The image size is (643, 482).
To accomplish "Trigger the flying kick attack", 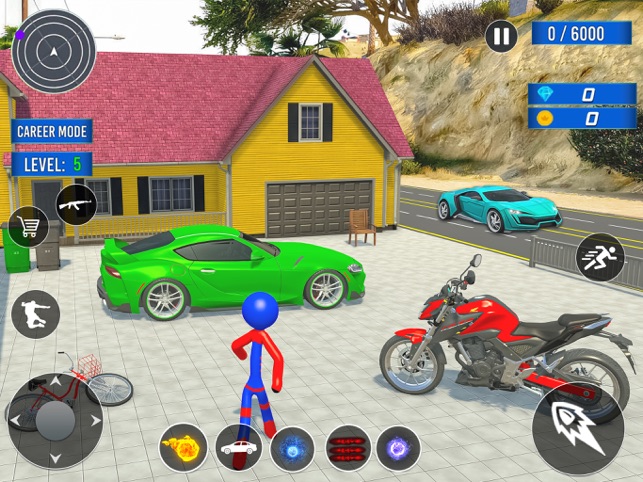I will 35,314.
